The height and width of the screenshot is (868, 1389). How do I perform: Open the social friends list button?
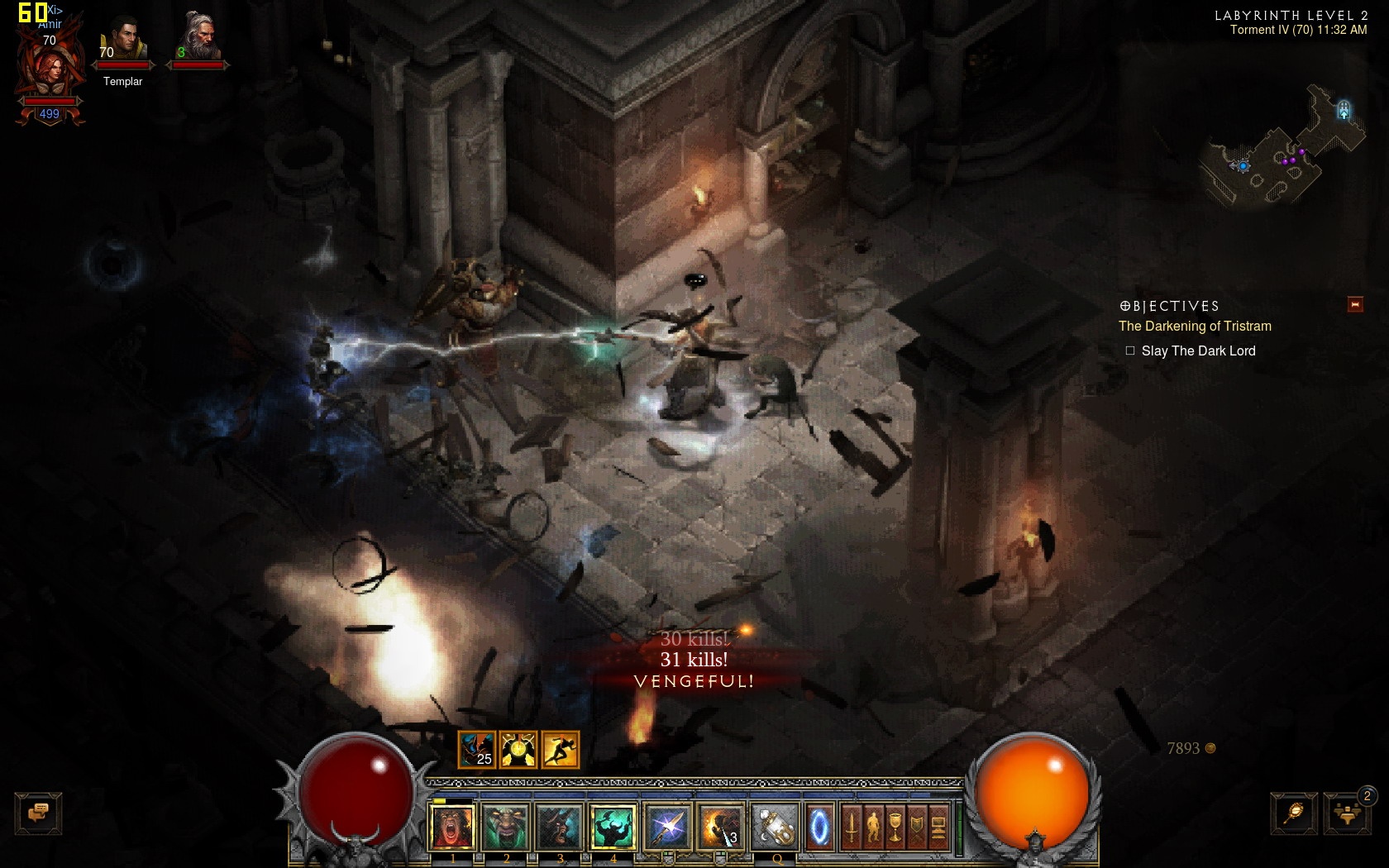point(1347,813)
